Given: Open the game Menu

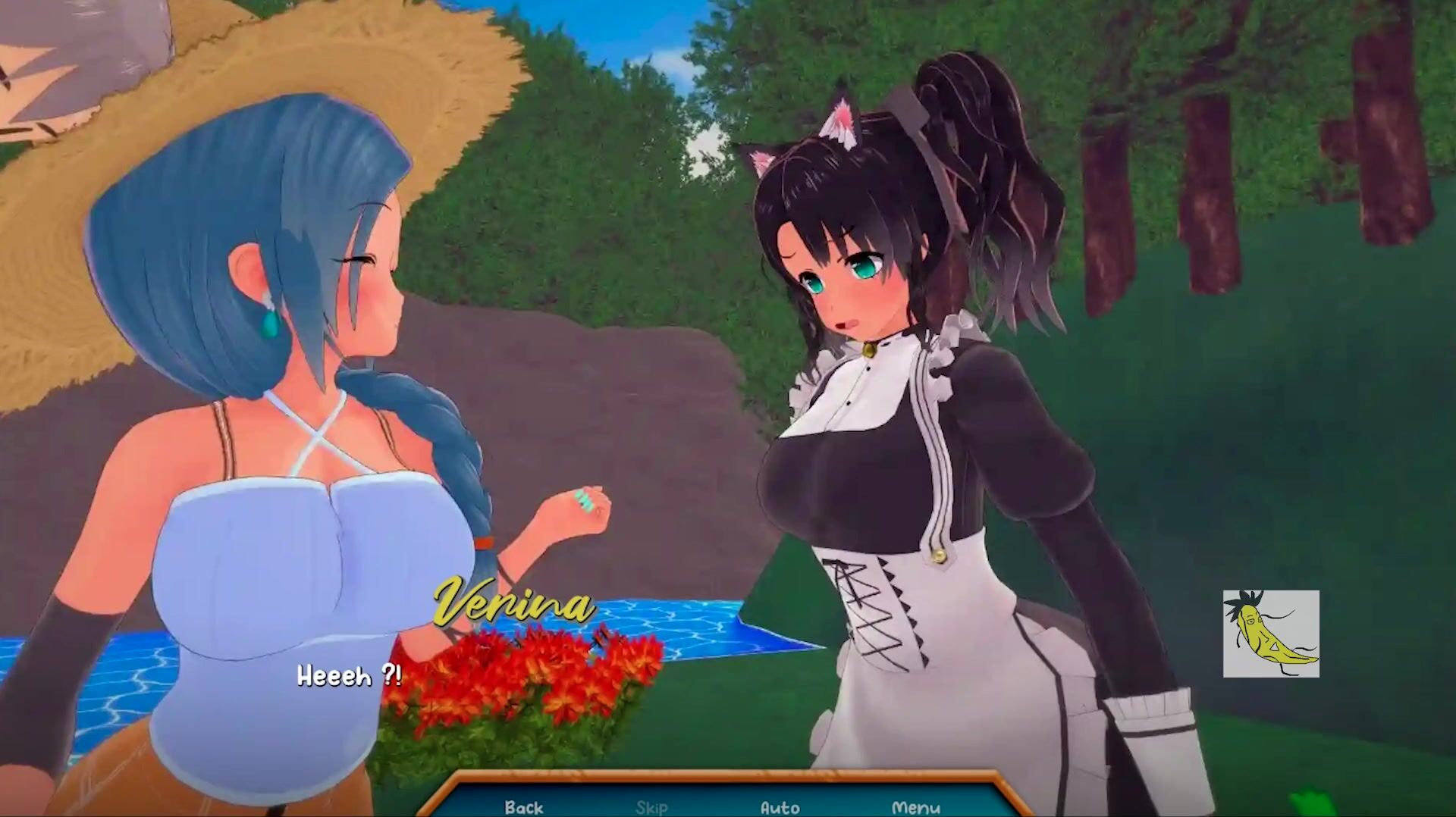Looking at the screenshot, I should pyautogui.click(x=916, y=807).
